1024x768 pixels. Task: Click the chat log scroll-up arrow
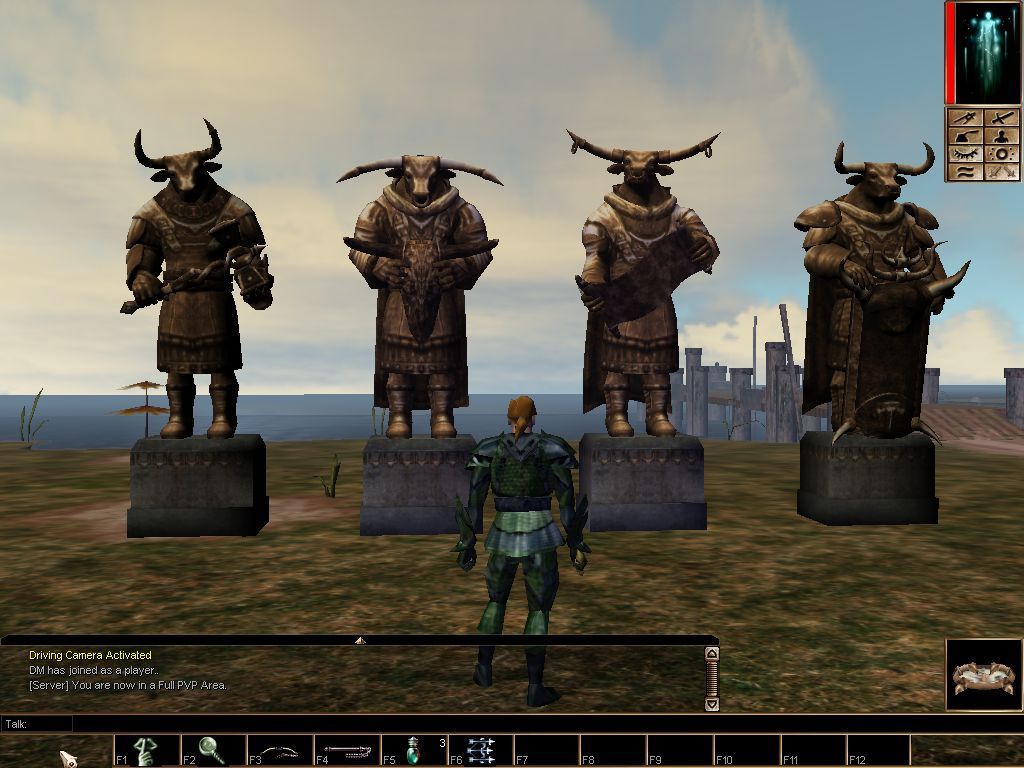tap(712, 654)
